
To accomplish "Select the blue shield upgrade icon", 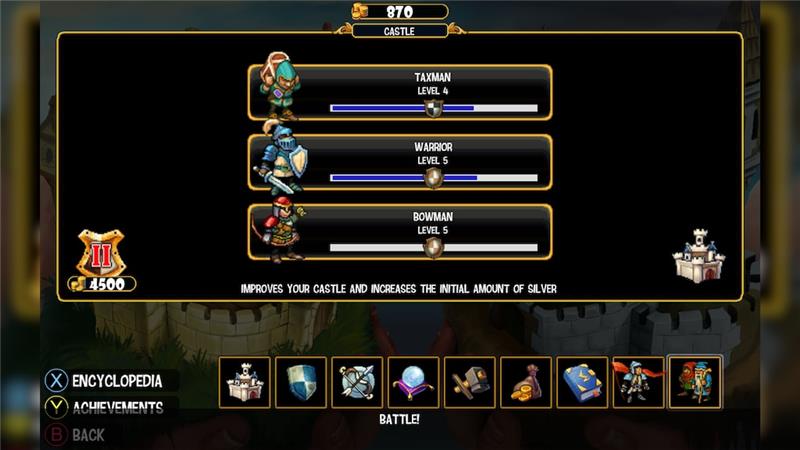I will pyautogui.click(x=301, y=382).
